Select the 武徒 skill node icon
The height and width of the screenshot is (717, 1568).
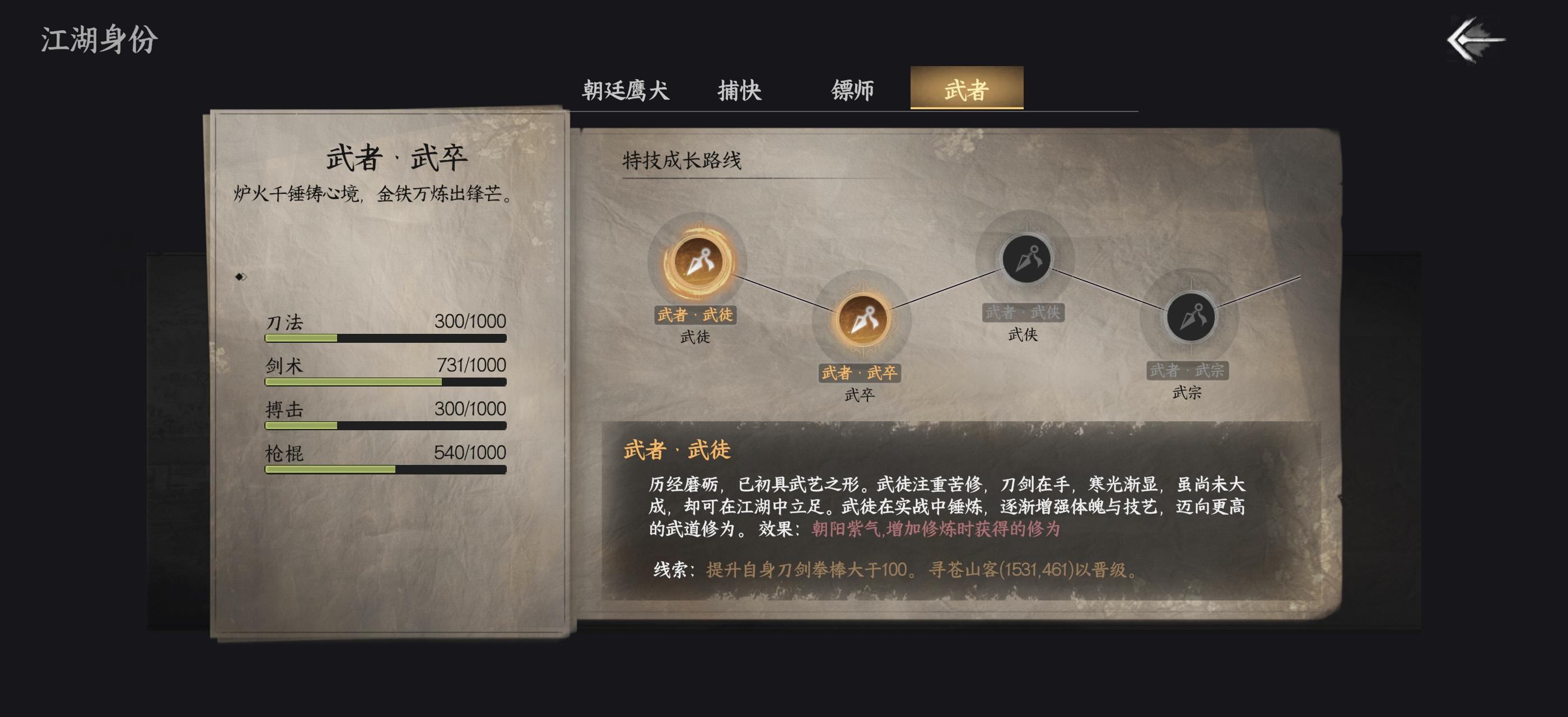(x=699, y=263)
